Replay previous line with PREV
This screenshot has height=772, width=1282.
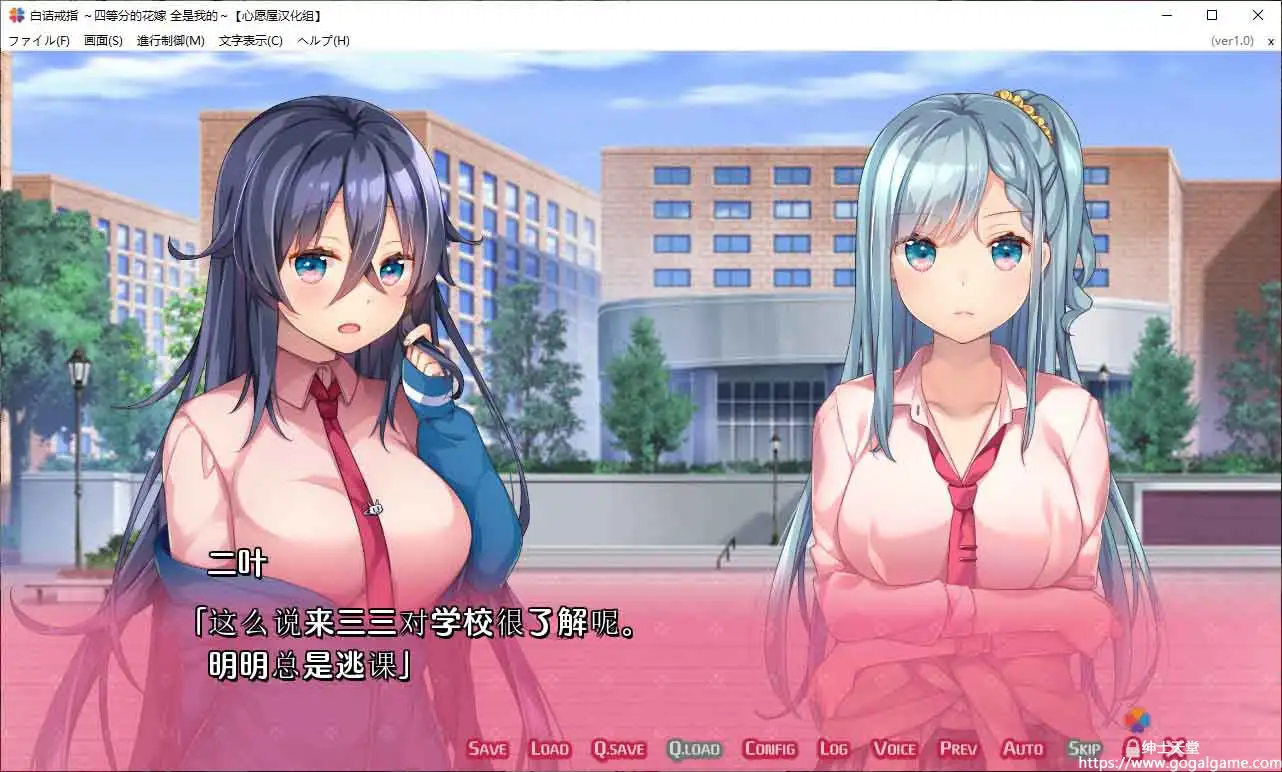958,748
